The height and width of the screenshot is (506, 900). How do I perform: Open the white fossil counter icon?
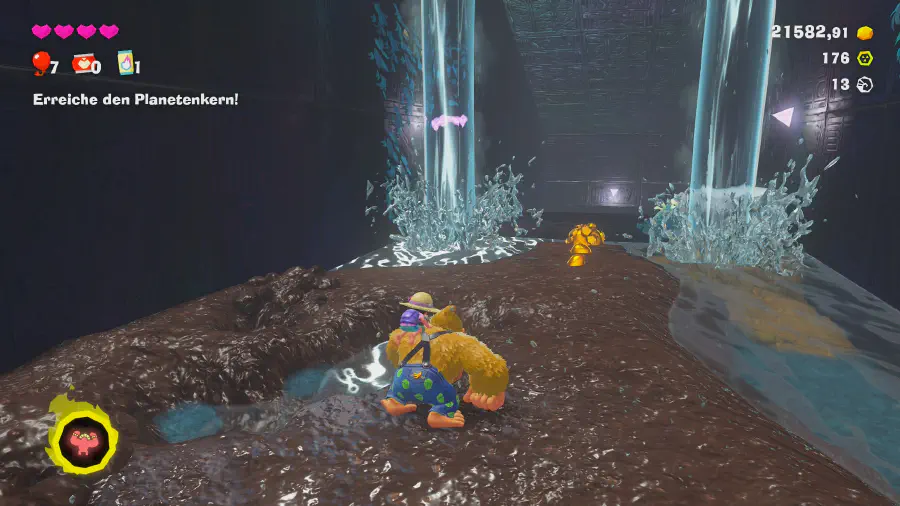864,85
